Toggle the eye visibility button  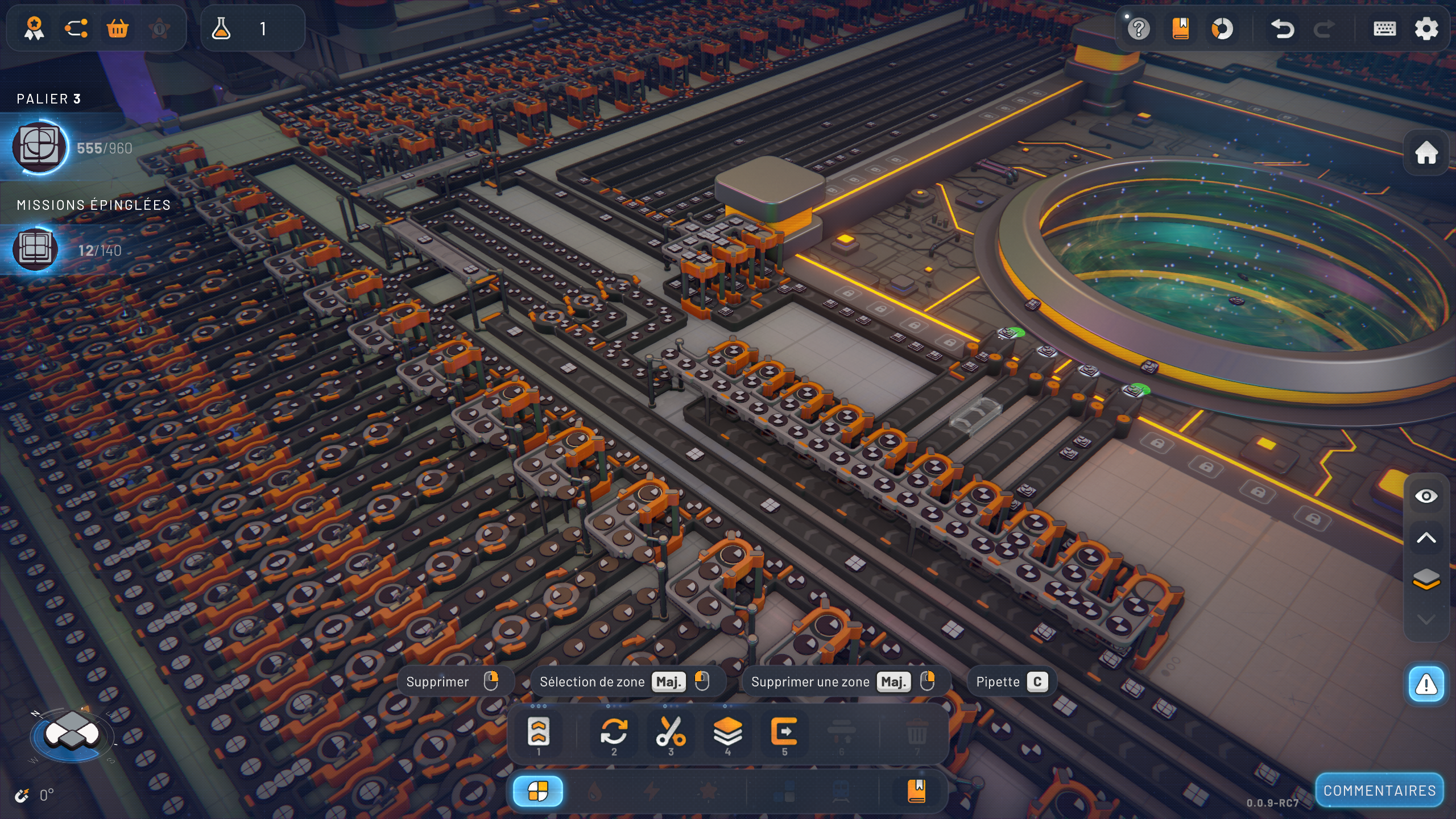(x=1426, y=497)
